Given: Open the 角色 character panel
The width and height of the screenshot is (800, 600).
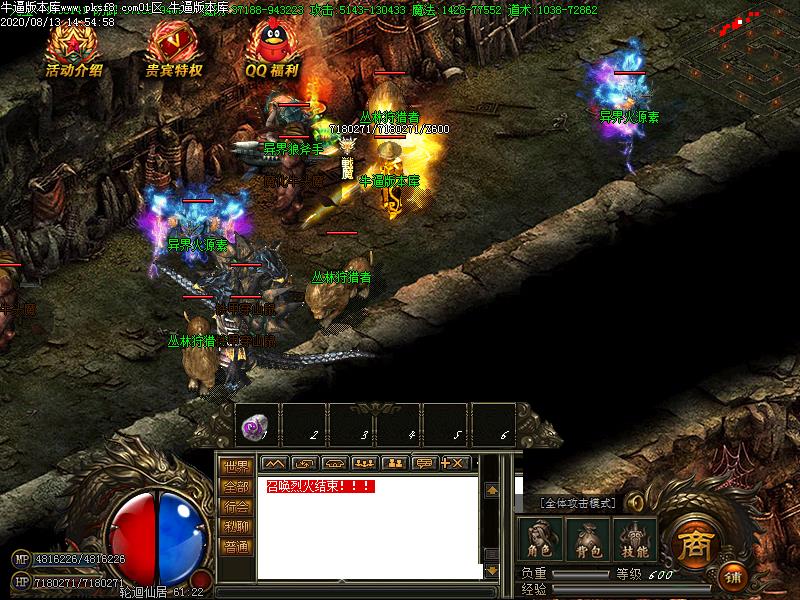Looking at the screenshot, I should [x=541, y=540].
